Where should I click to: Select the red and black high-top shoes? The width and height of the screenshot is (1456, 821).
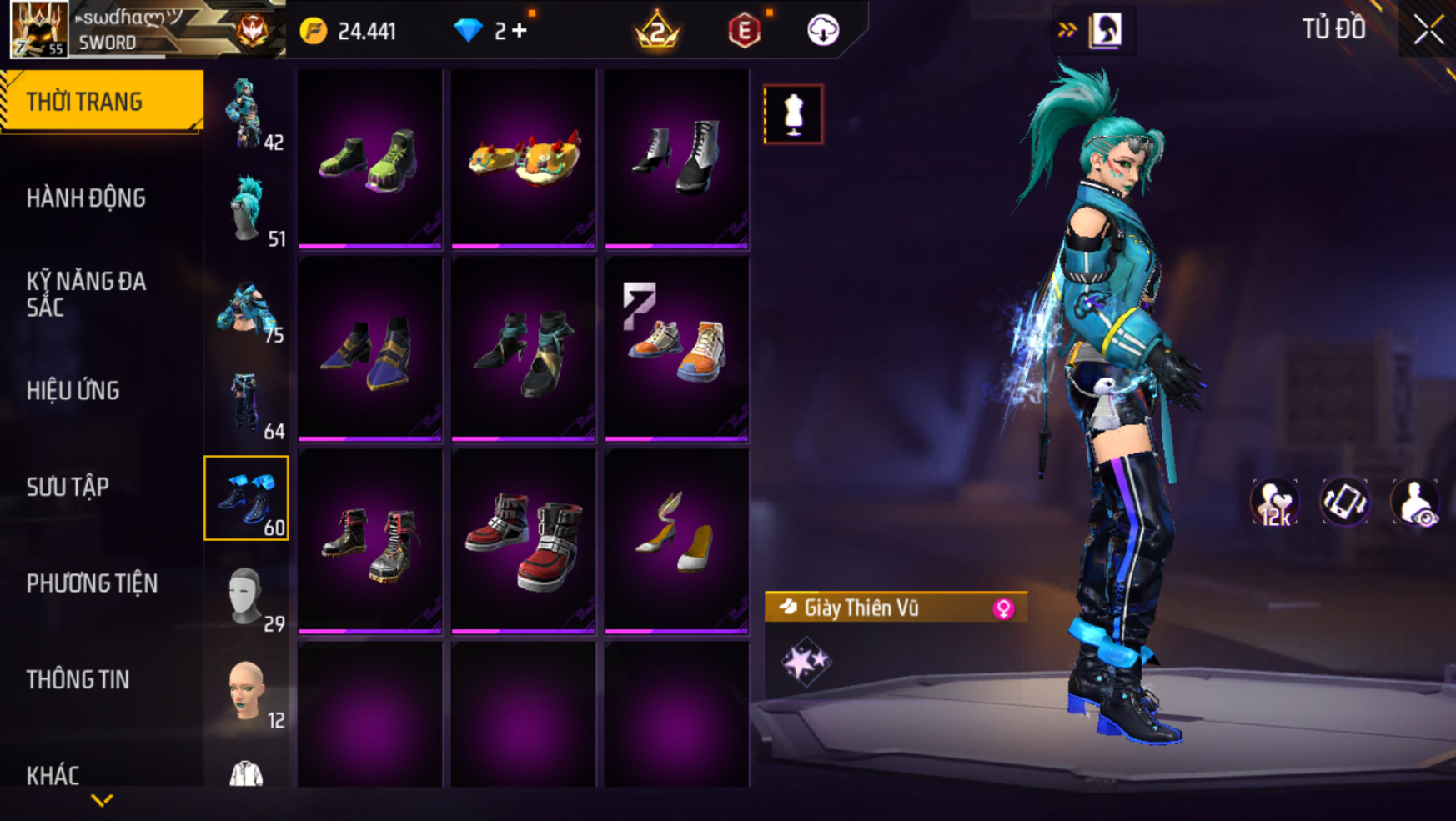click(523, 542)
